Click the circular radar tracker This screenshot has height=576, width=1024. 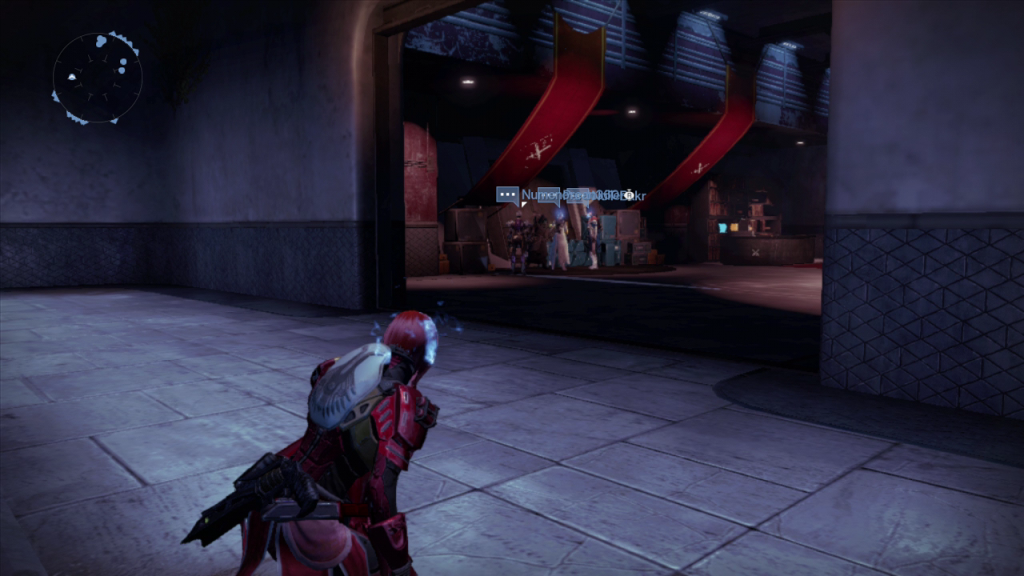click(97, 78)
